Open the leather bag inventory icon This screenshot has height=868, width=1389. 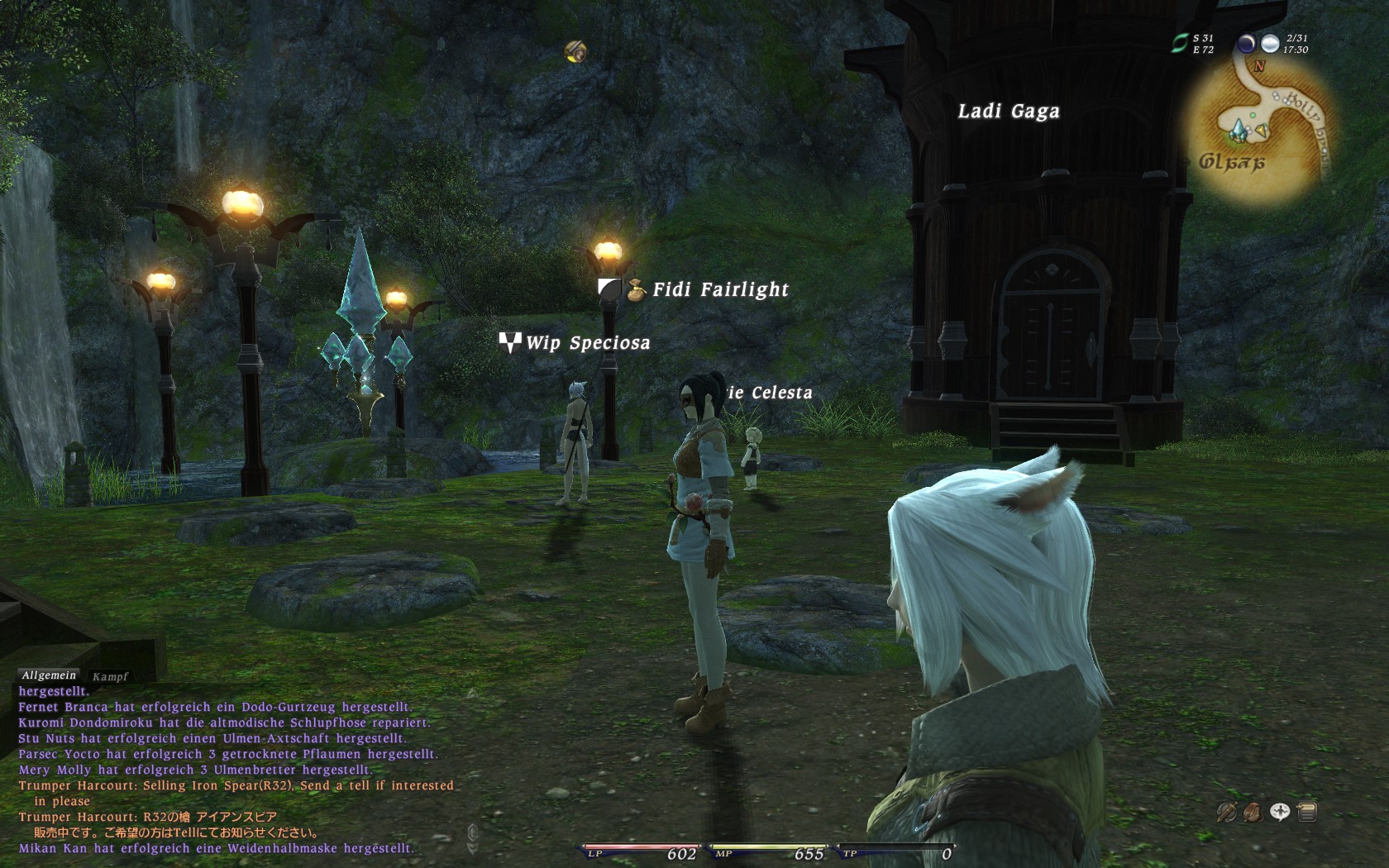[x=1253, y=813]
